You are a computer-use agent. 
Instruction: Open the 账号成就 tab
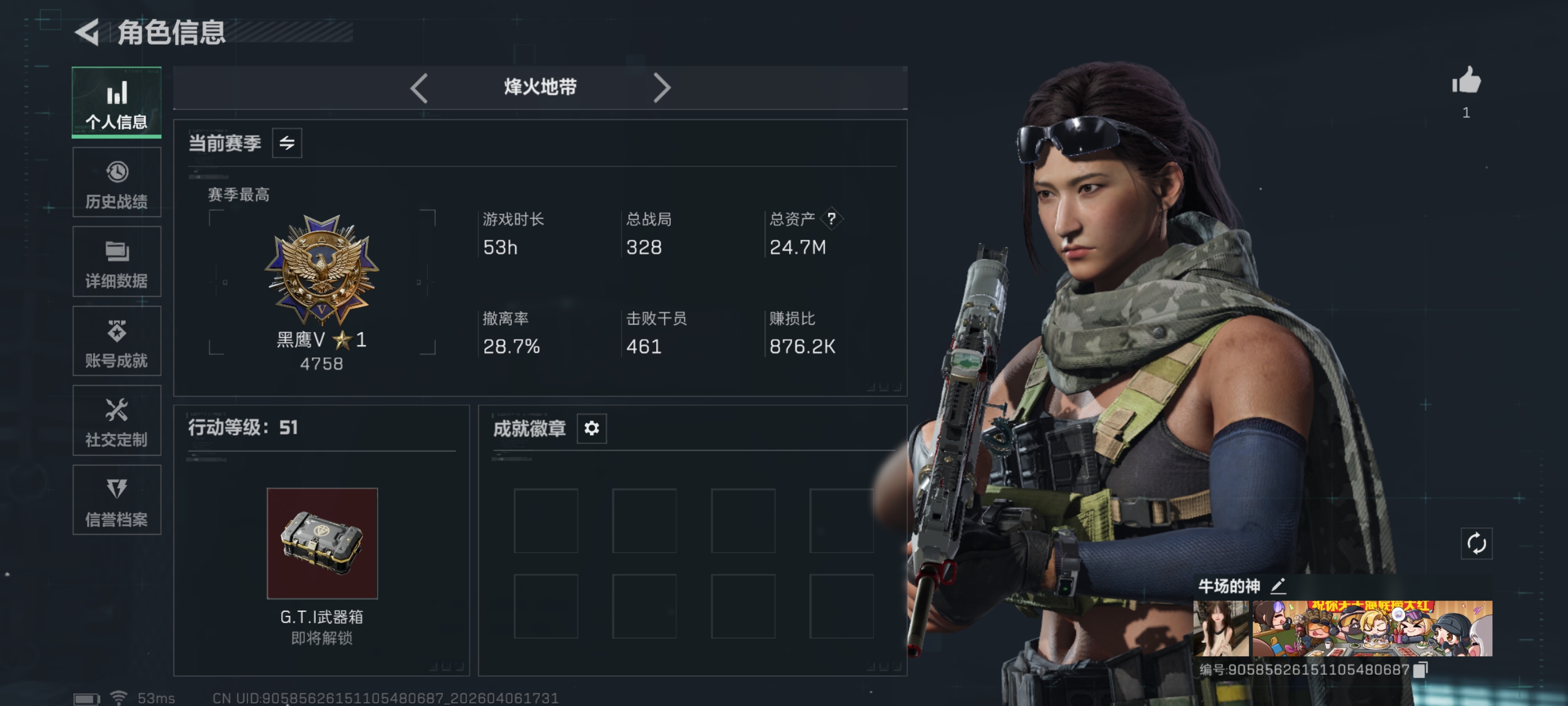click(x=116, y=341)
